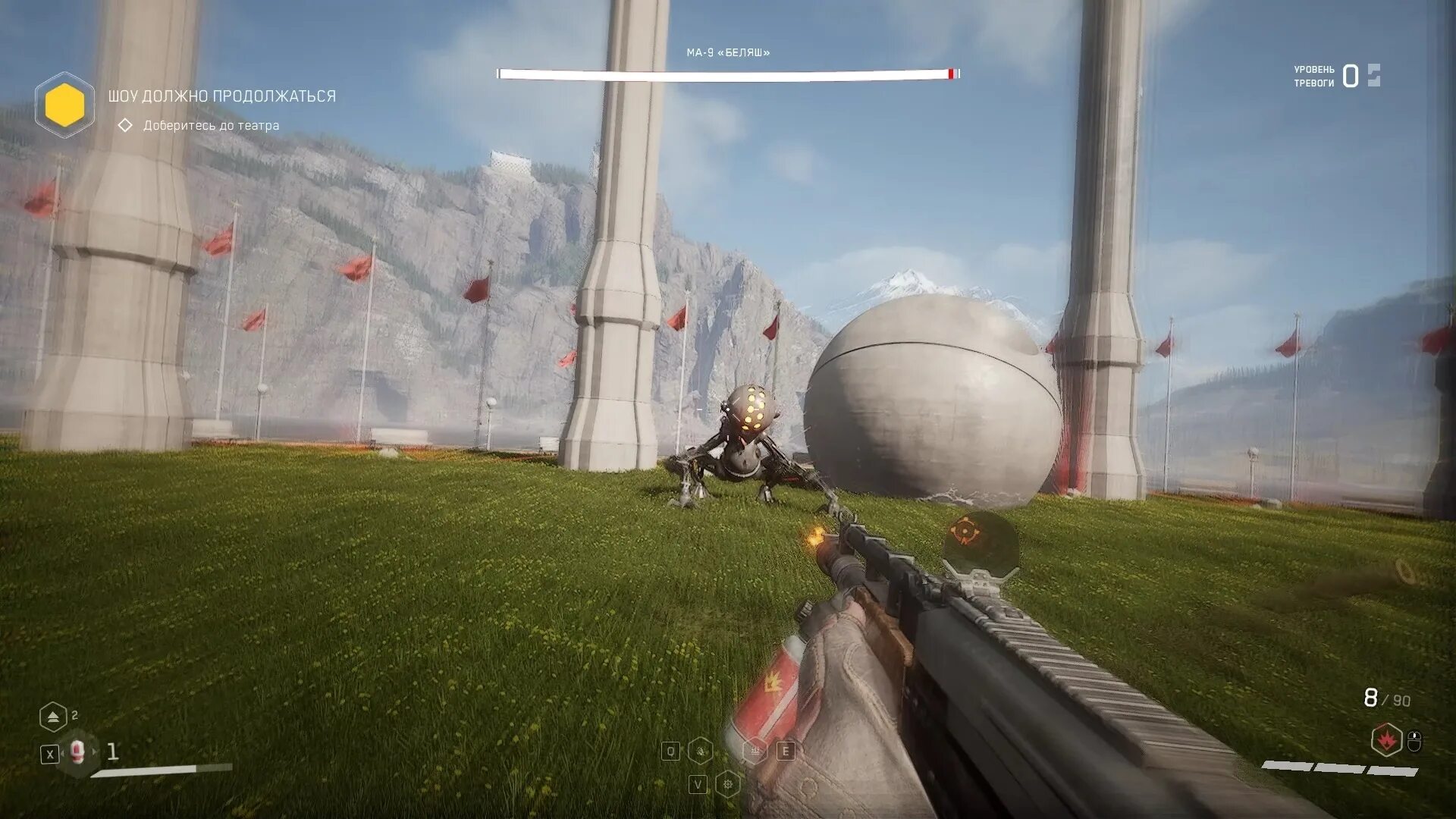Viewport: 1456px width, 819px height.
Task: Activate the red flame cartridge hexagon icon
Action: pyautogui.click(x=1386, y=739)
